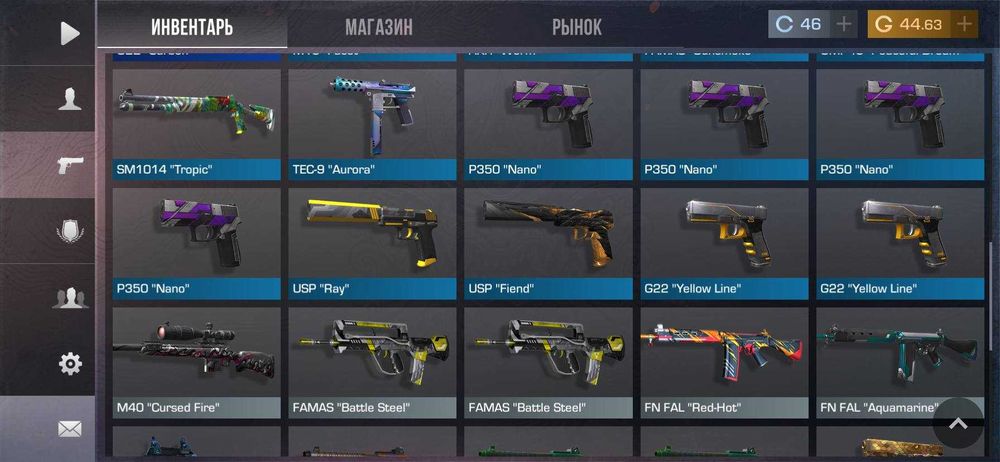Screen dimensions: 1000x462
Task: Show the friends group icon
Action: 69,297
